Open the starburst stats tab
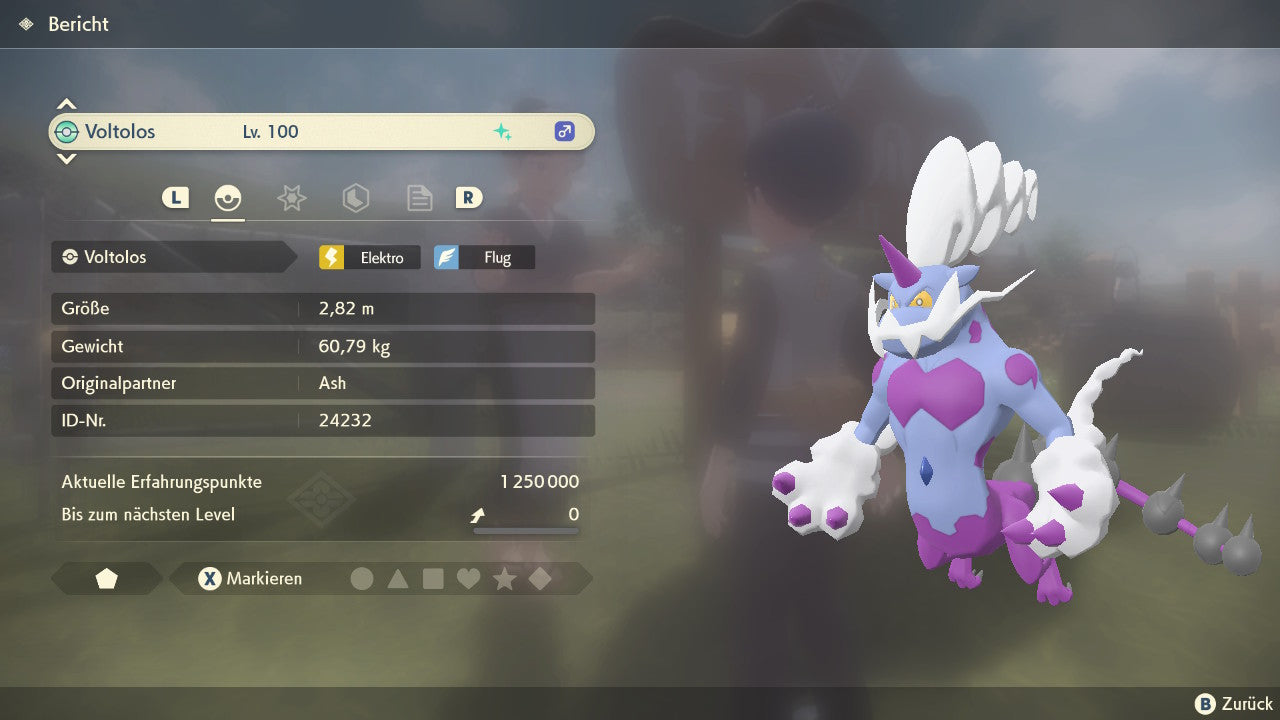1280x720 pixels. point(291,198)
